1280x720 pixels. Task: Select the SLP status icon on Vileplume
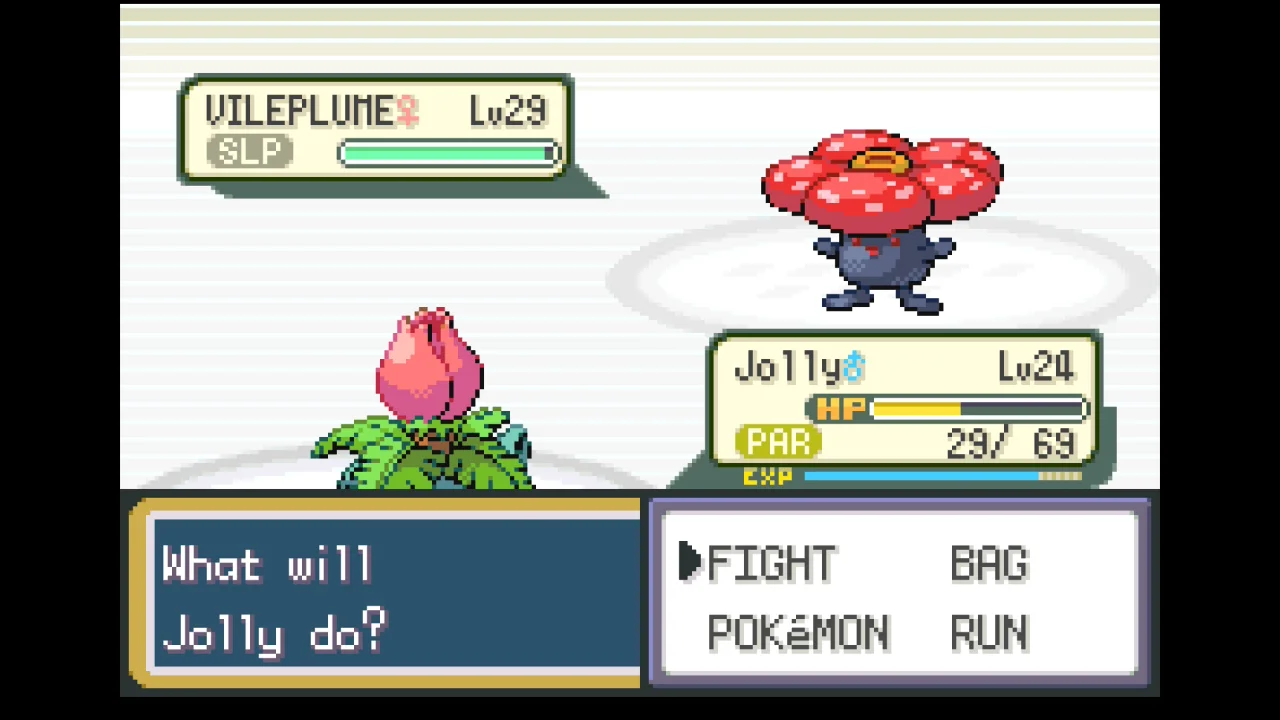coord(248,152)
